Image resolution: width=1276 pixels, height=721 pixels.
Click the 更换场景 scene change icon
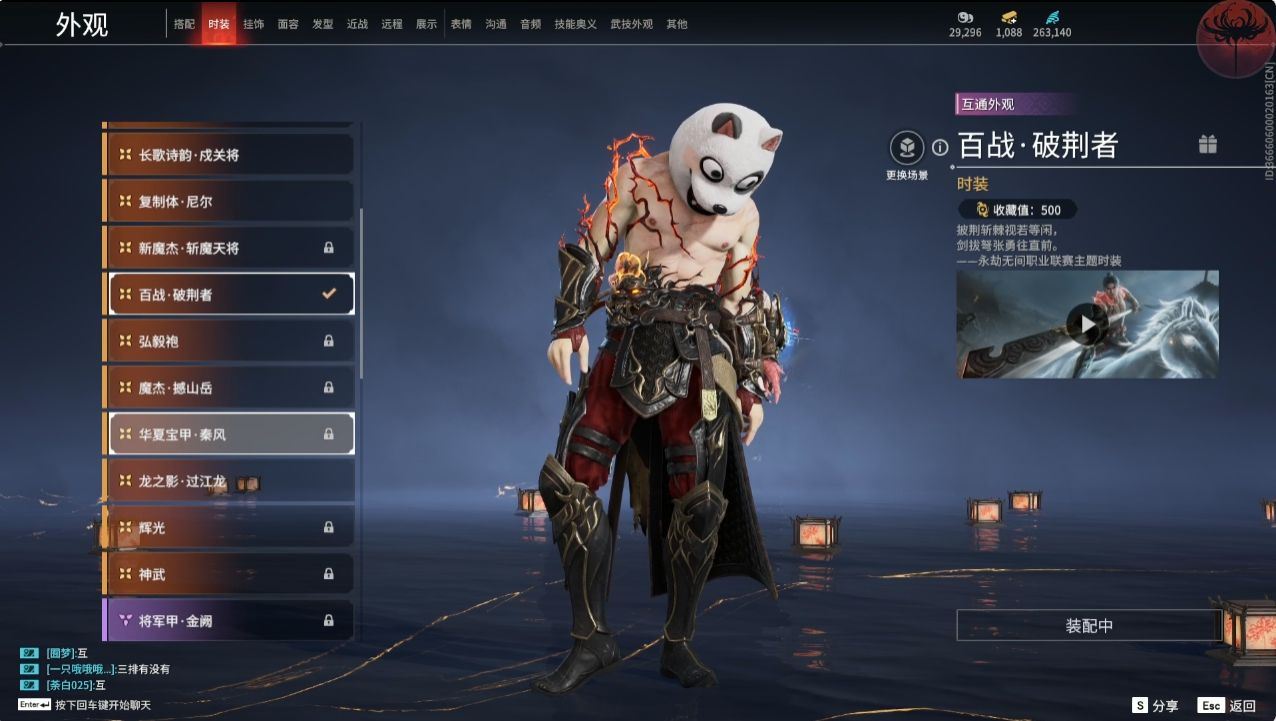click(x=907, y=149)
